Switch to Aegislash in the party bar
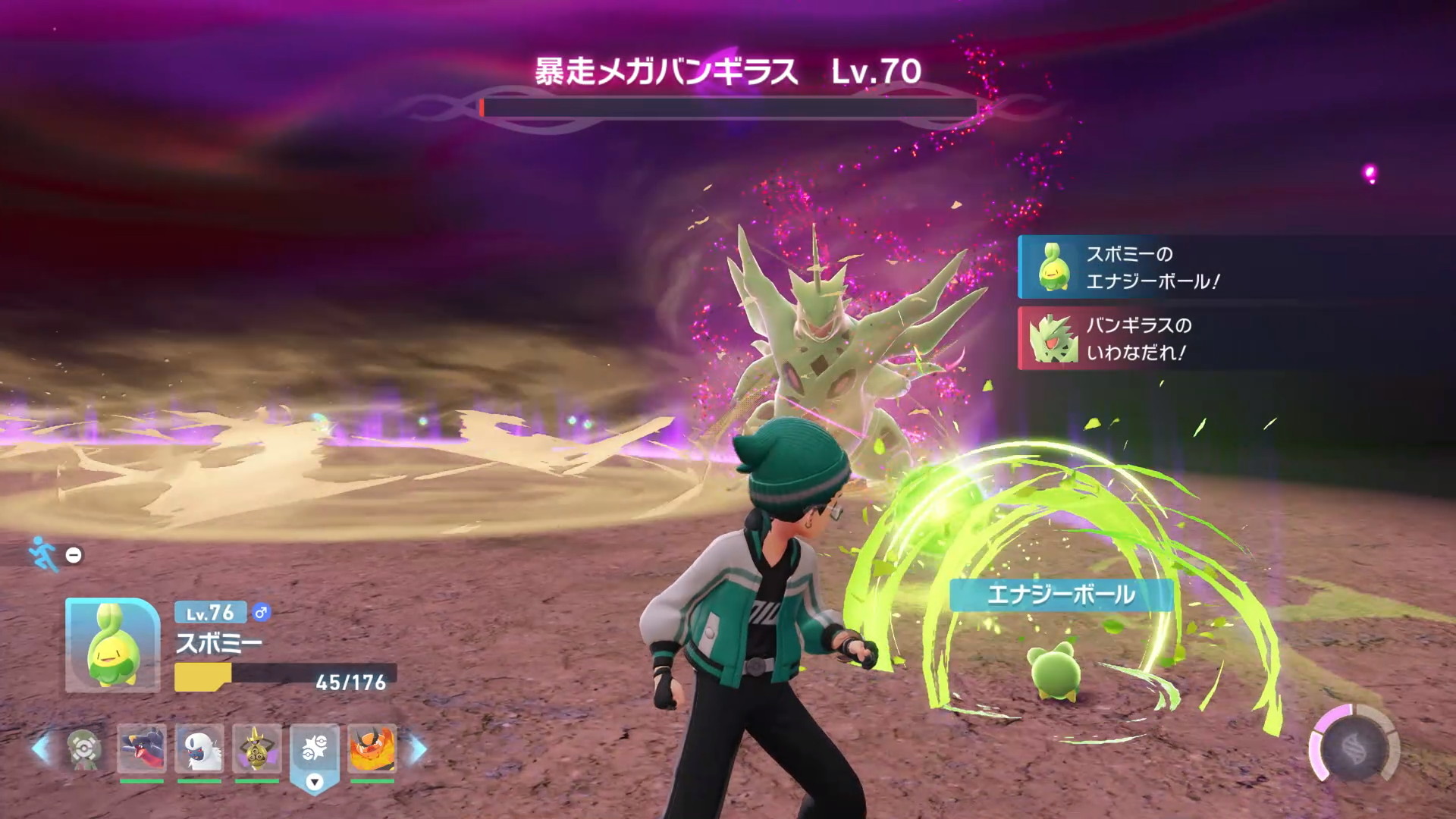This screenshot has height=819, width=1456. (257, 748)
